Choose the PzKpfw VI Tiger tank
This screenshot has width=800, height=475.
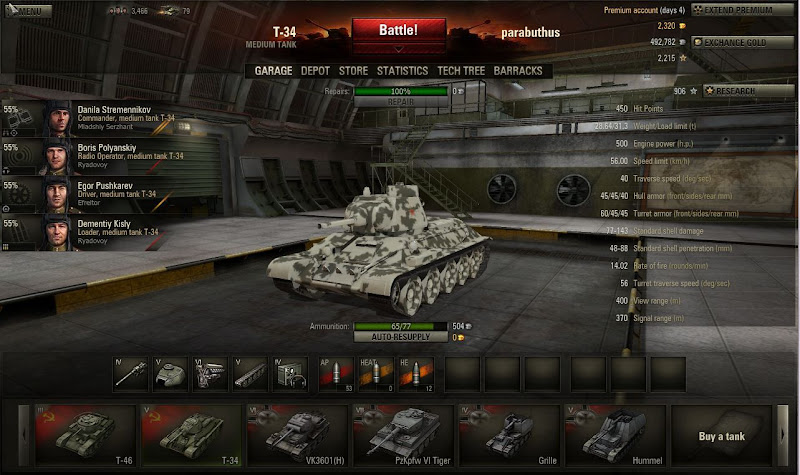tap(403, 435)
